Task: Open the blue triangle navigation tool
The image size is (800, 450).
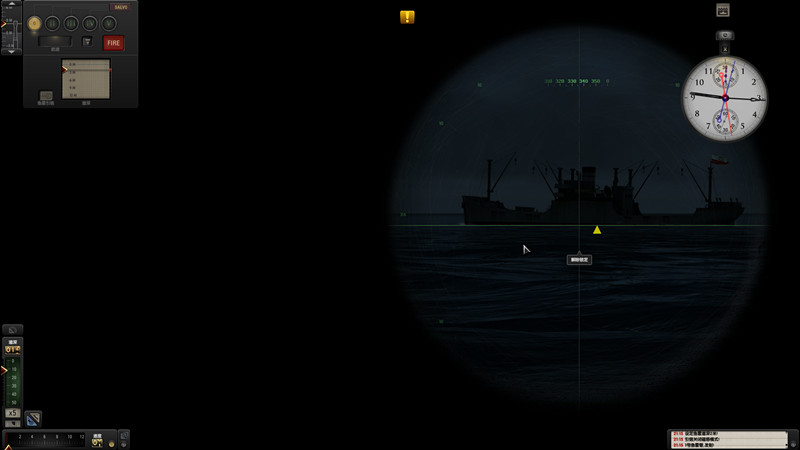Action: pyautogui.click(x=32, y=417)
